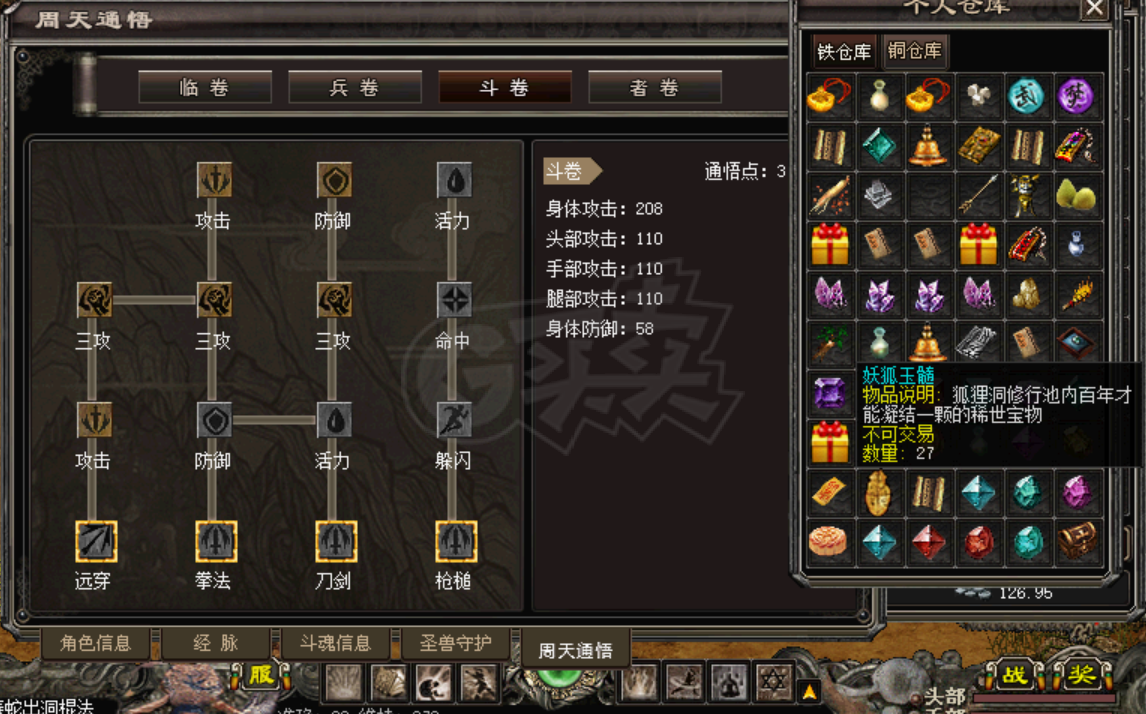
Task: Close the personal warehouse window
Action: click(x=1095, y=9)
